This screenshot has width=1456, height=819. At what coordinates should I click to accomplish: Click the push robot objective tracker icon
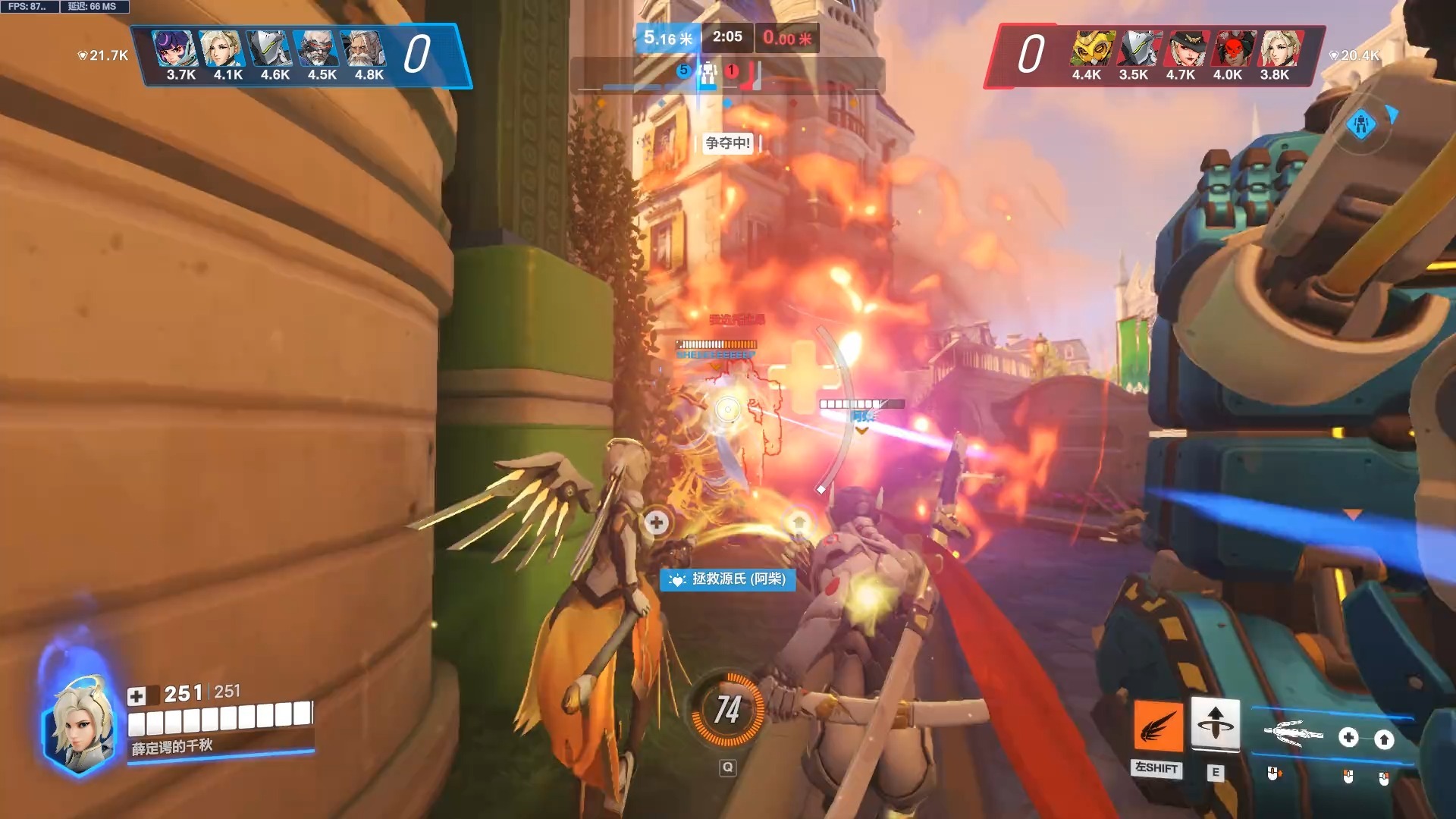click(x=708, y=74)
